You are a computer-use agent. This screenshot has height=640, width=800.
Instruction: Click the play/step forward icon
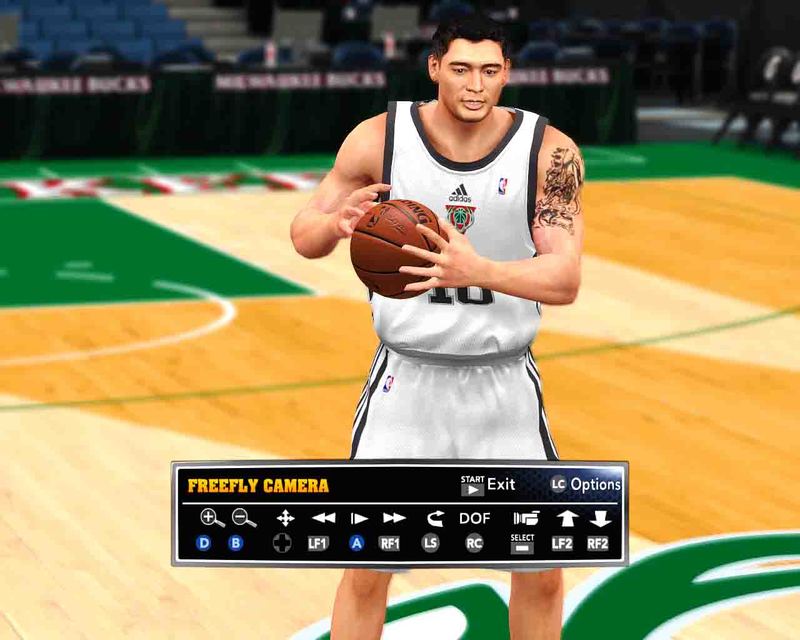(358, 518)
